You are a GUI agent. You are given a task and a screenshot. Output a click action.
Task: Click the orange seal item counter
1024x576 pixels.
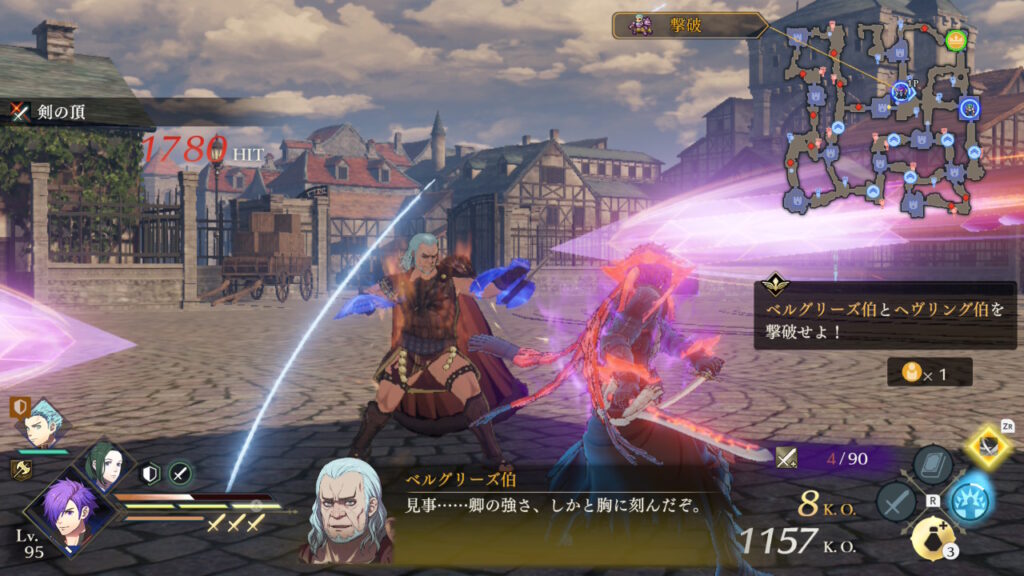coord(914,373)
